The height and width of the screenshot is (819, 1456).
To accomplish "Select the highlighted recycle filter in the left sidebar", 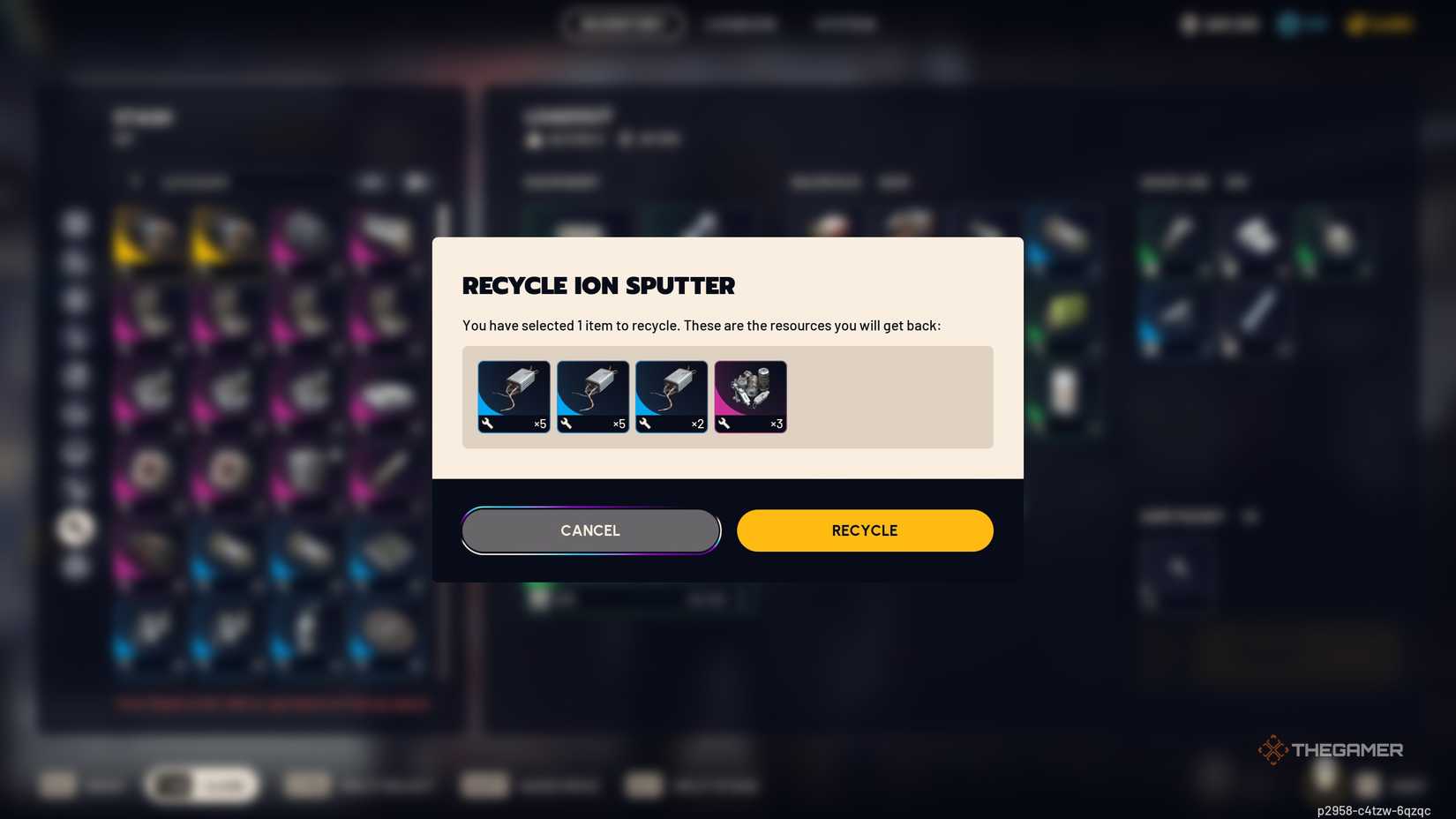I will click(x=77, y=527).
